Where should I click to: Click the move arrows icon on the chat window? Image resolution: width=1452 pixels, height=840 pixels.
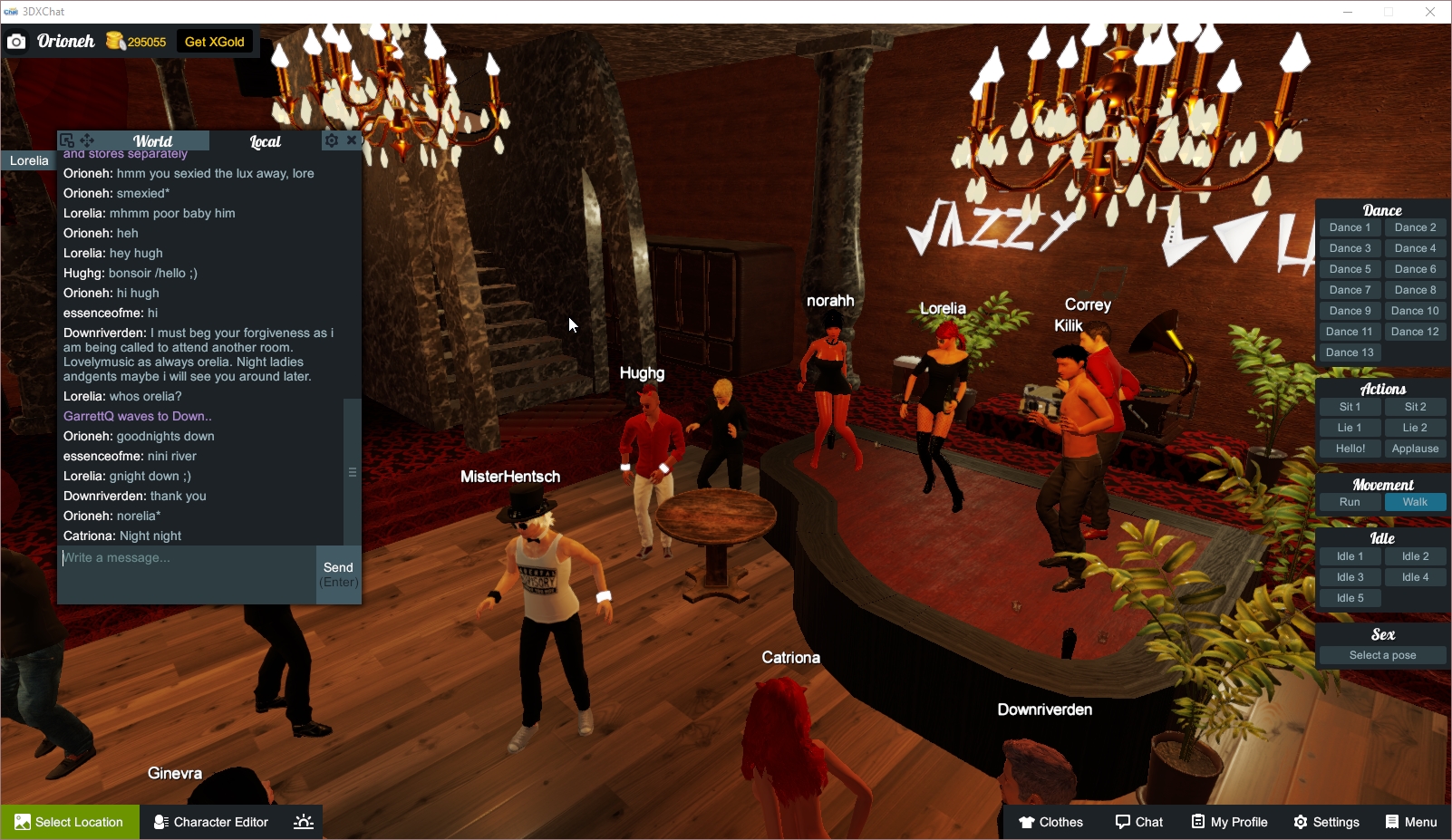[x=85, y=140]
